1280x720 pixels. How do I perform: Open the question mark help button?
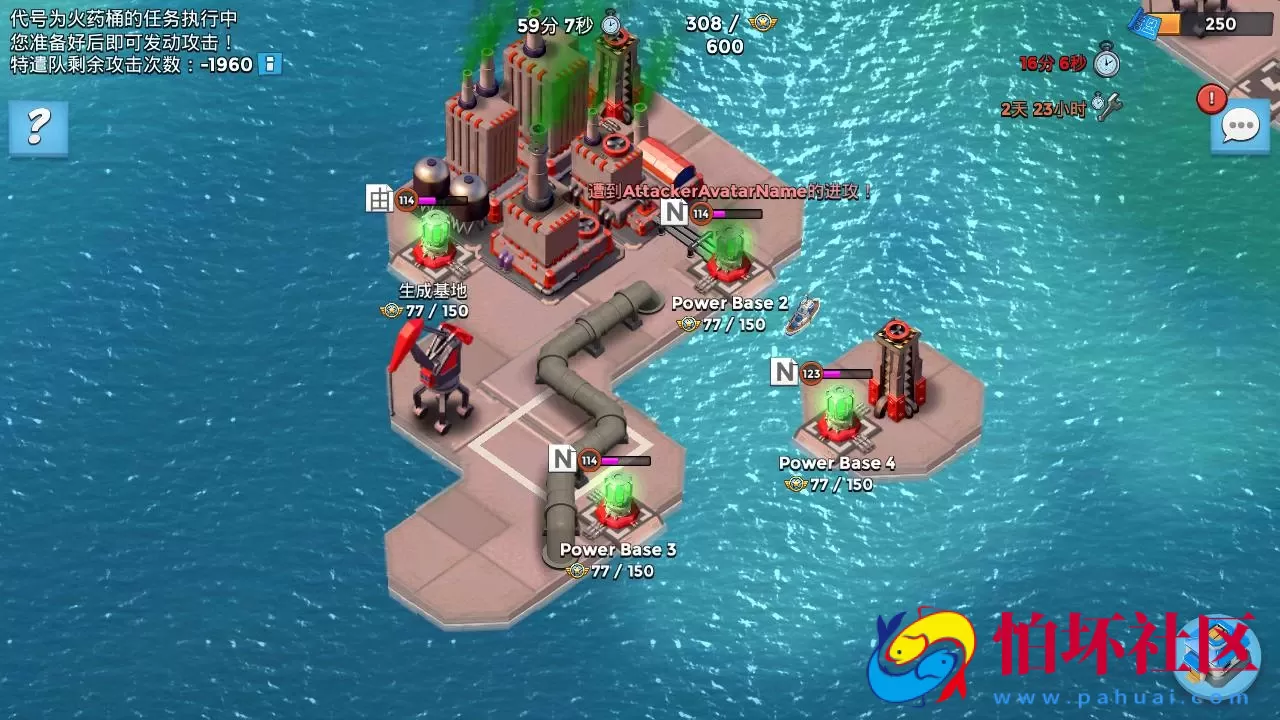[38, 127]
